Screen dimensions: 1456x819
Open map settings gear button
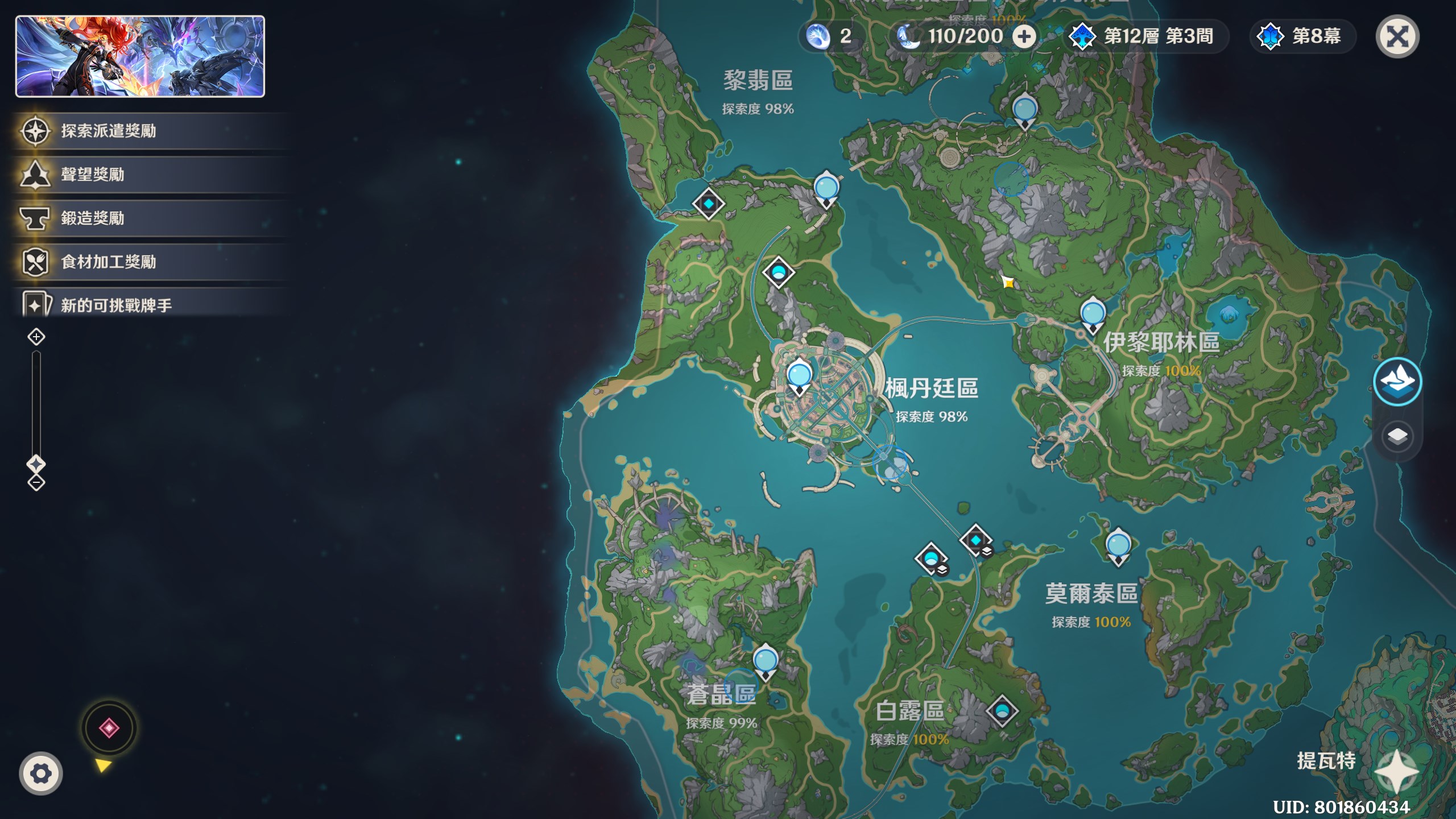pyautogui.click(x=41, y=773)
